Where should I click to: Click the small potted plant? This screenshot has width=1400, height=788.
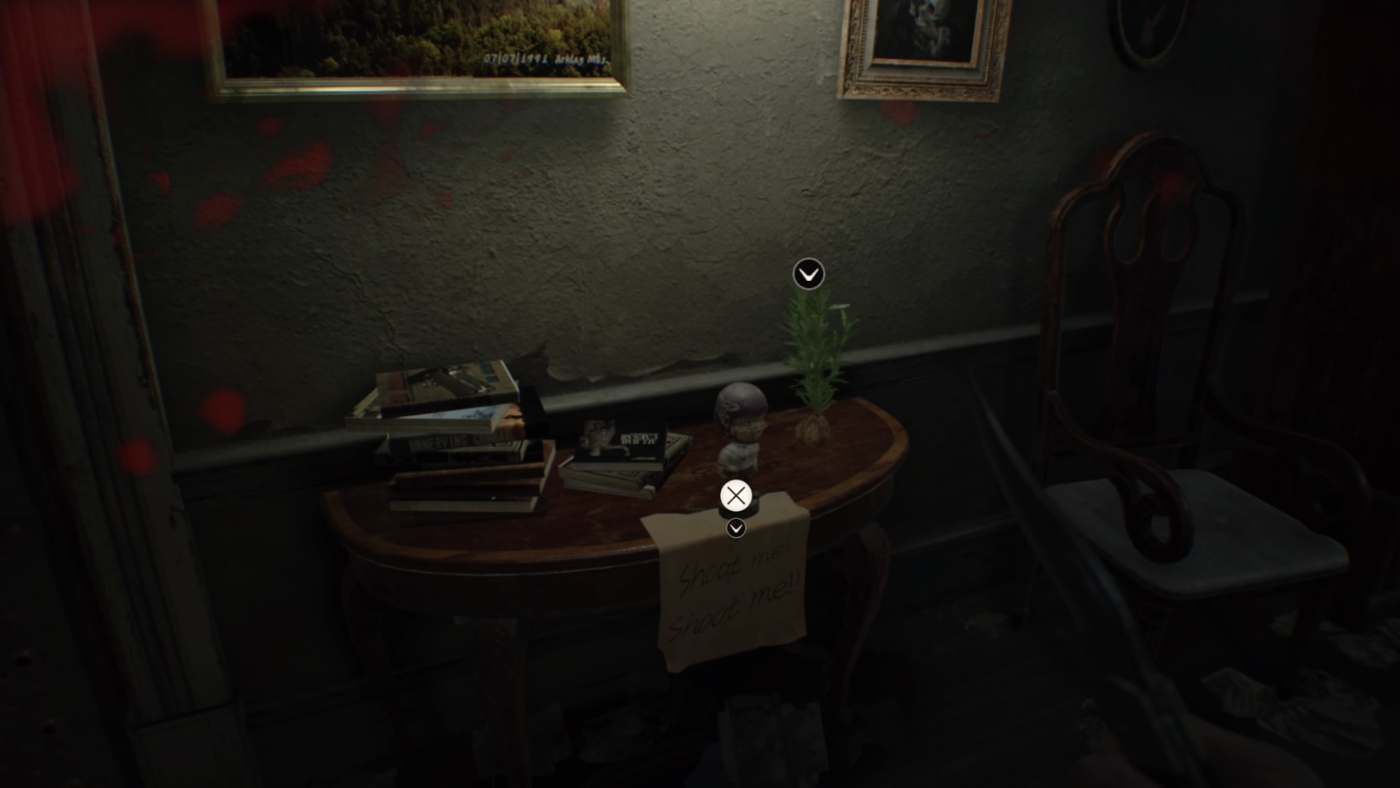815,370
